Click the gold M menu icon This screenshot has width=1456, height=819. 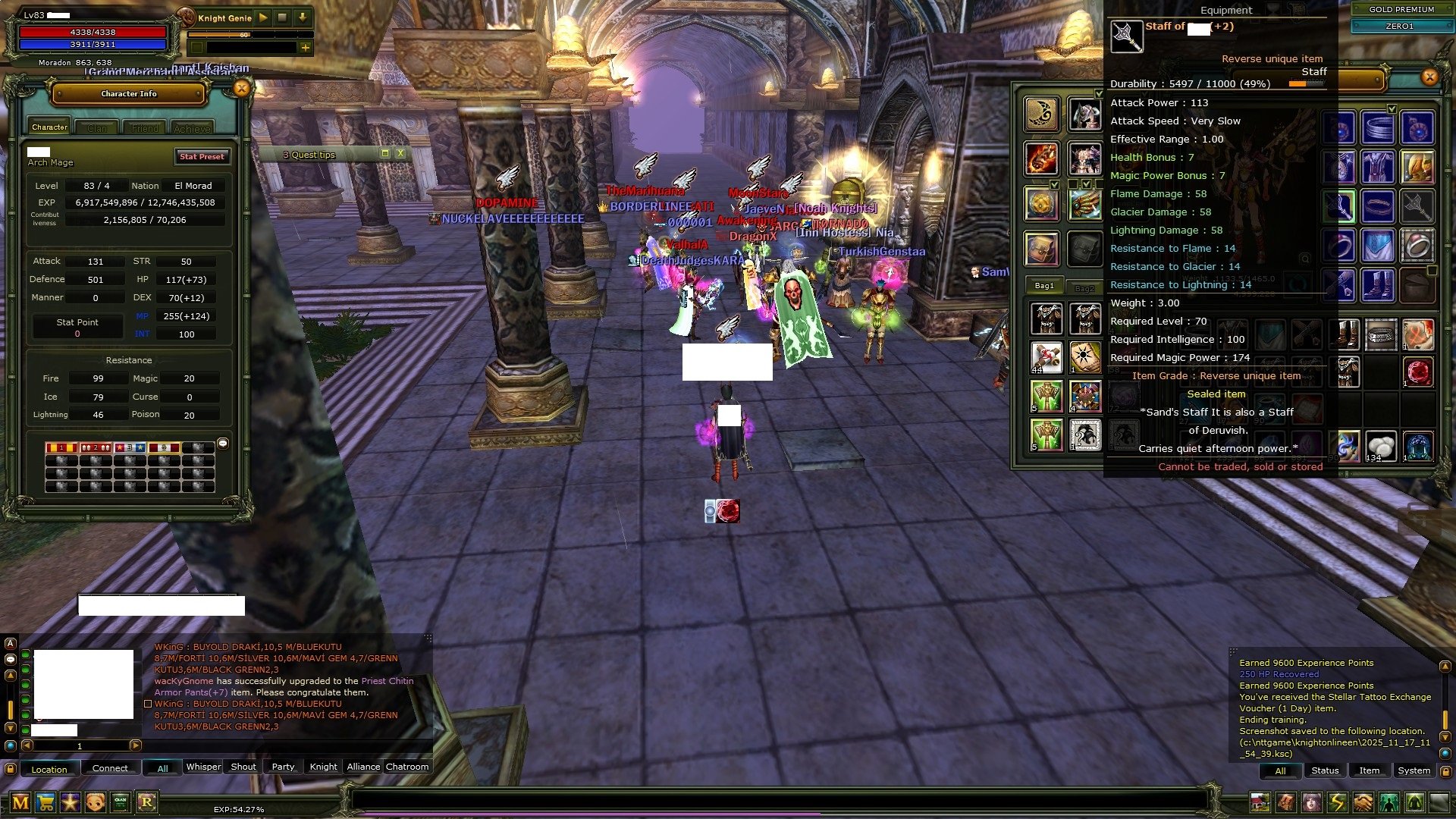pos(20,802)
